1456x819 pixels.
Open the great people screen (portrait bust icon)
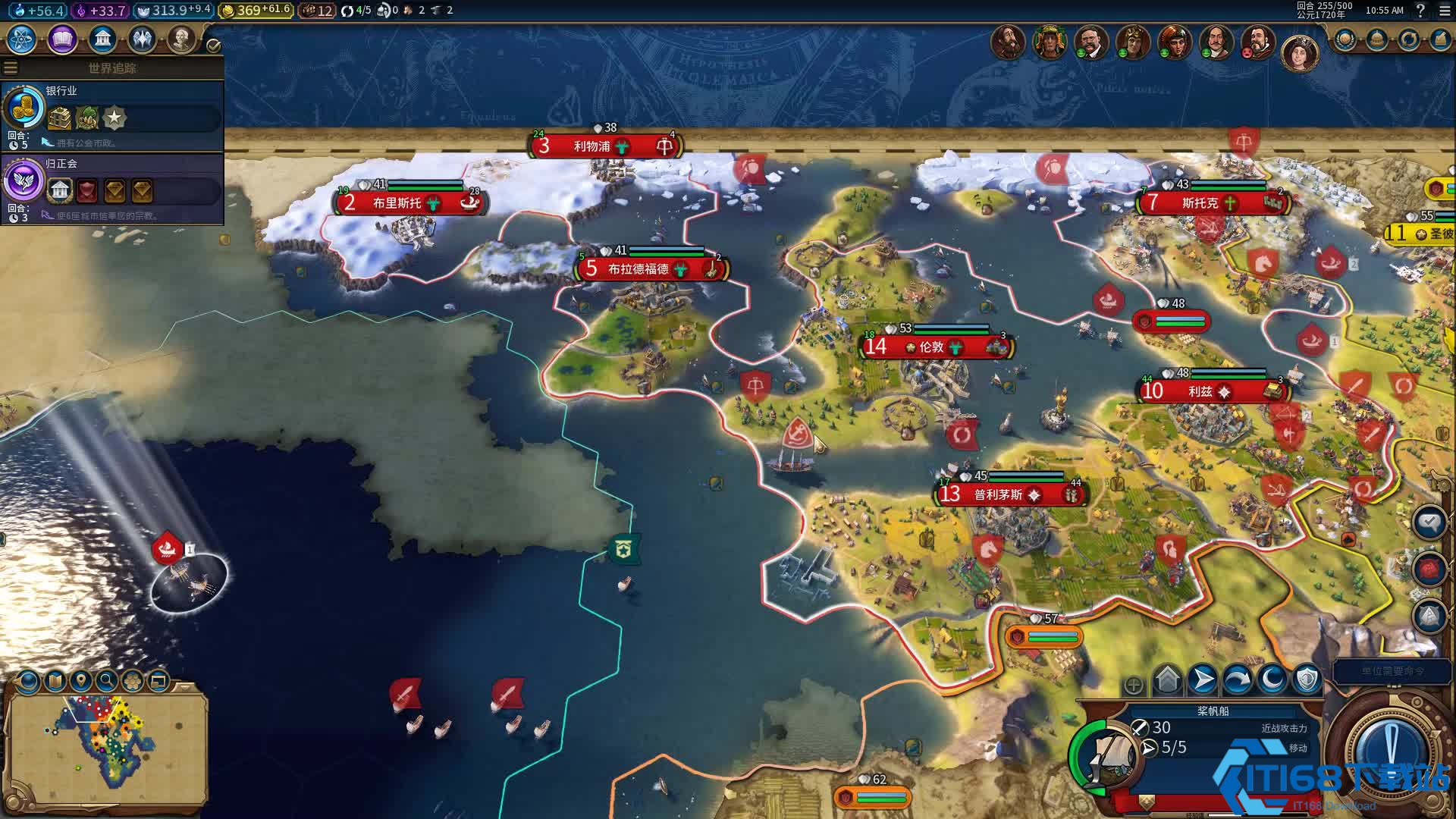coord(181,39)
